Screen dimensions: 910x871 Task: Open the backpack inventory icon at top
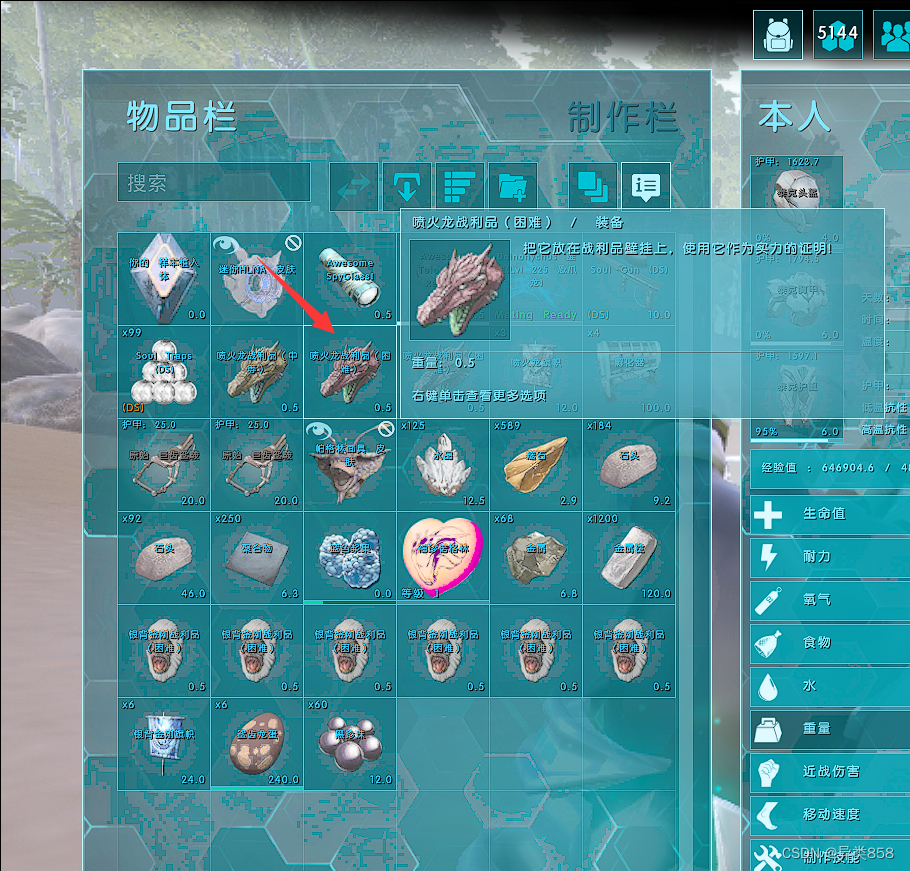tap(778, 35)
